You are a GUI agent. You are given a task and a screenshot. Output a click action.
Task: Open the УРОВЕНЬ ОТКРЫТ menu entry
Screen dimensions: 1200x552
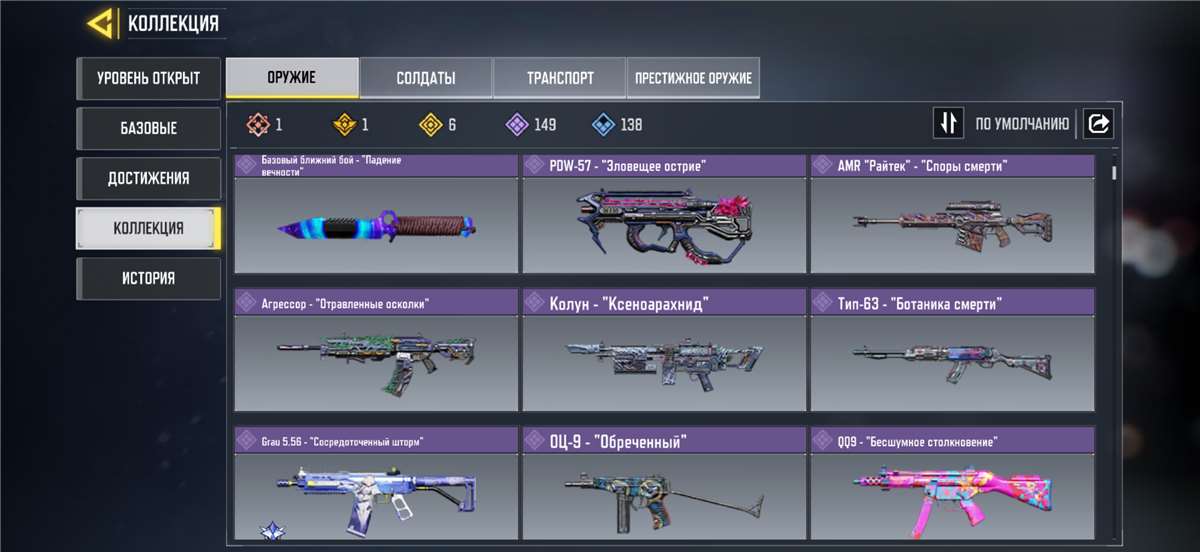click(148, 78)
